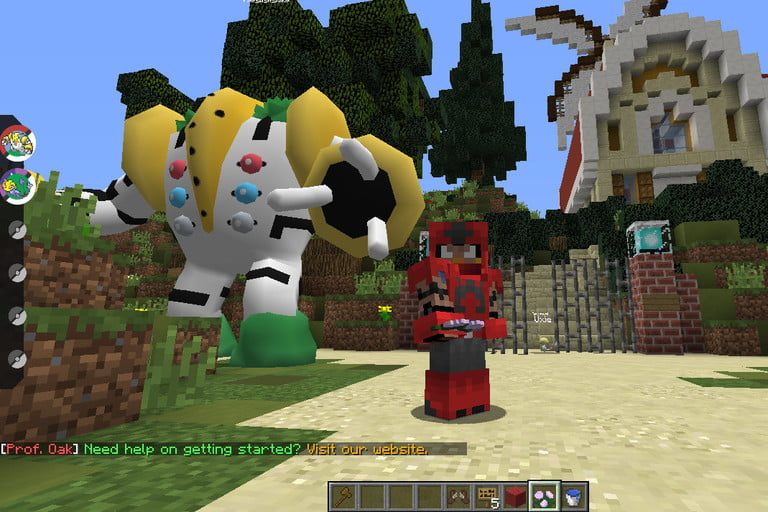Choose the ladder stack of five
The image size is (768, 512).
click(488, 495)
